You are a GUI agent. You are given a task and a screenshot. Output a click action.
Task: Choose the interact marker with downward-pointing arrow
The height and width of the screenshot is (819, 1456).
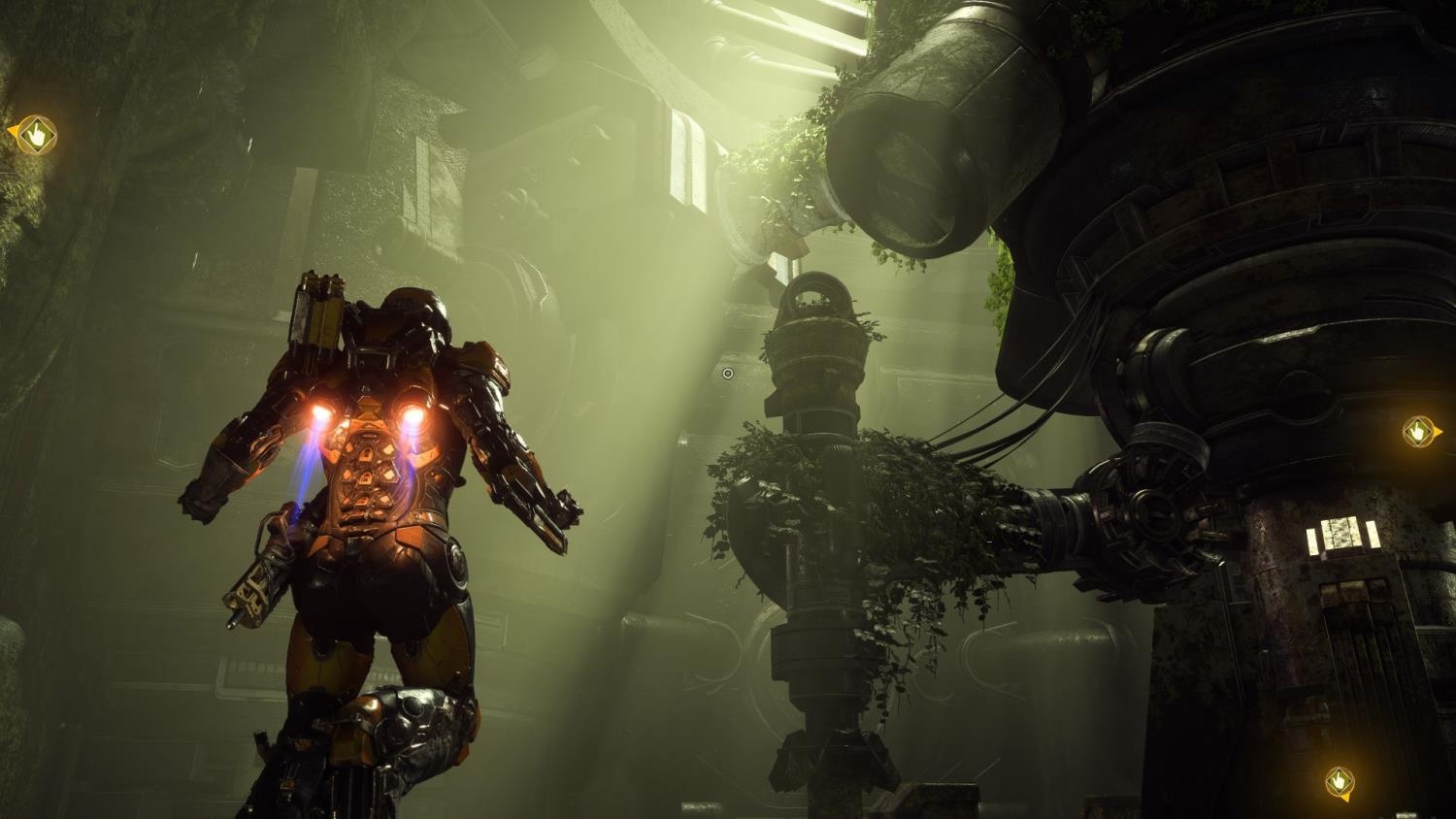pyautogui.click(x=1340, y=781)
